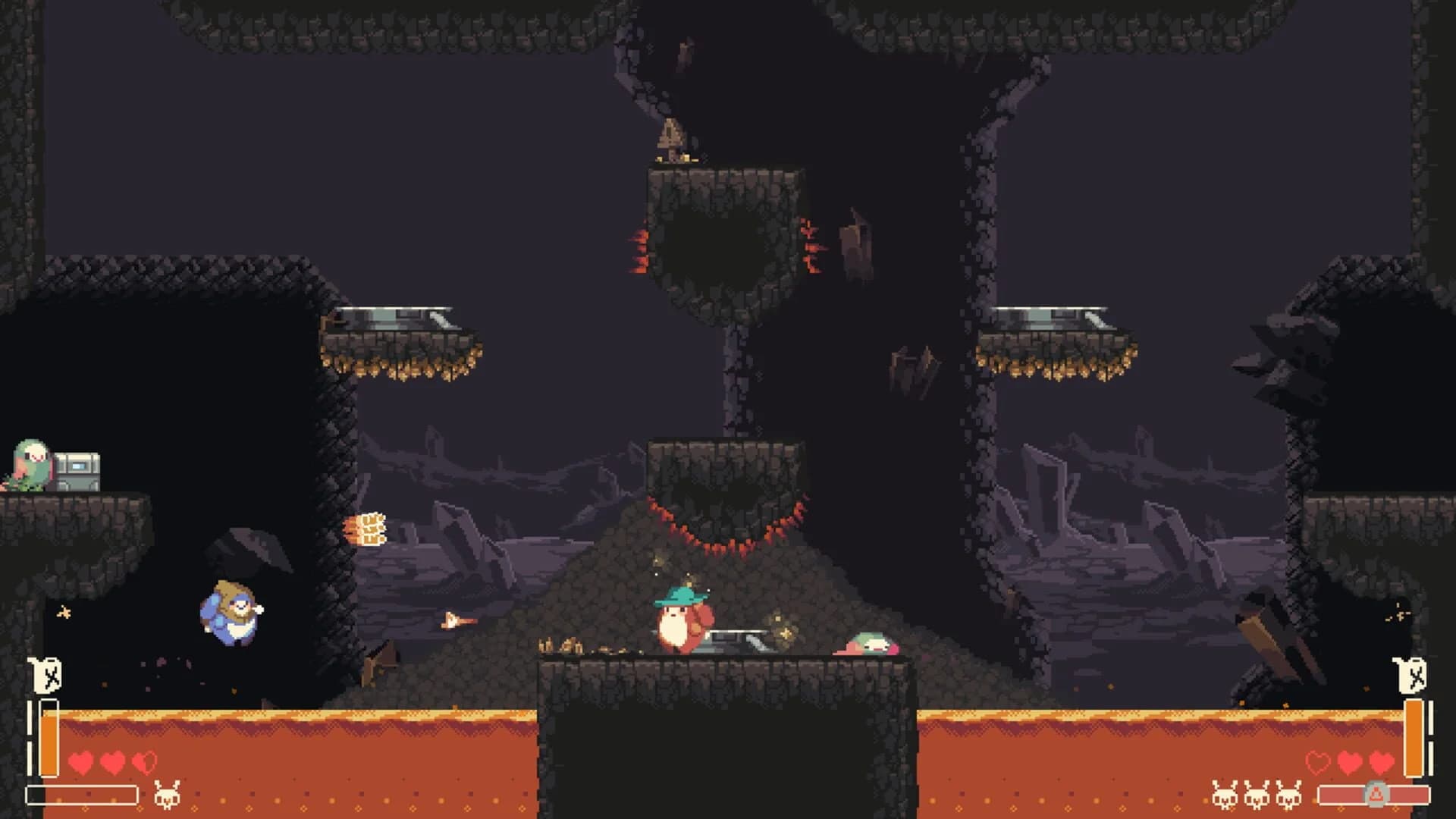Click the tent structure at the top of the cave
The image size is (1456, 819).
tap(668, 135)
